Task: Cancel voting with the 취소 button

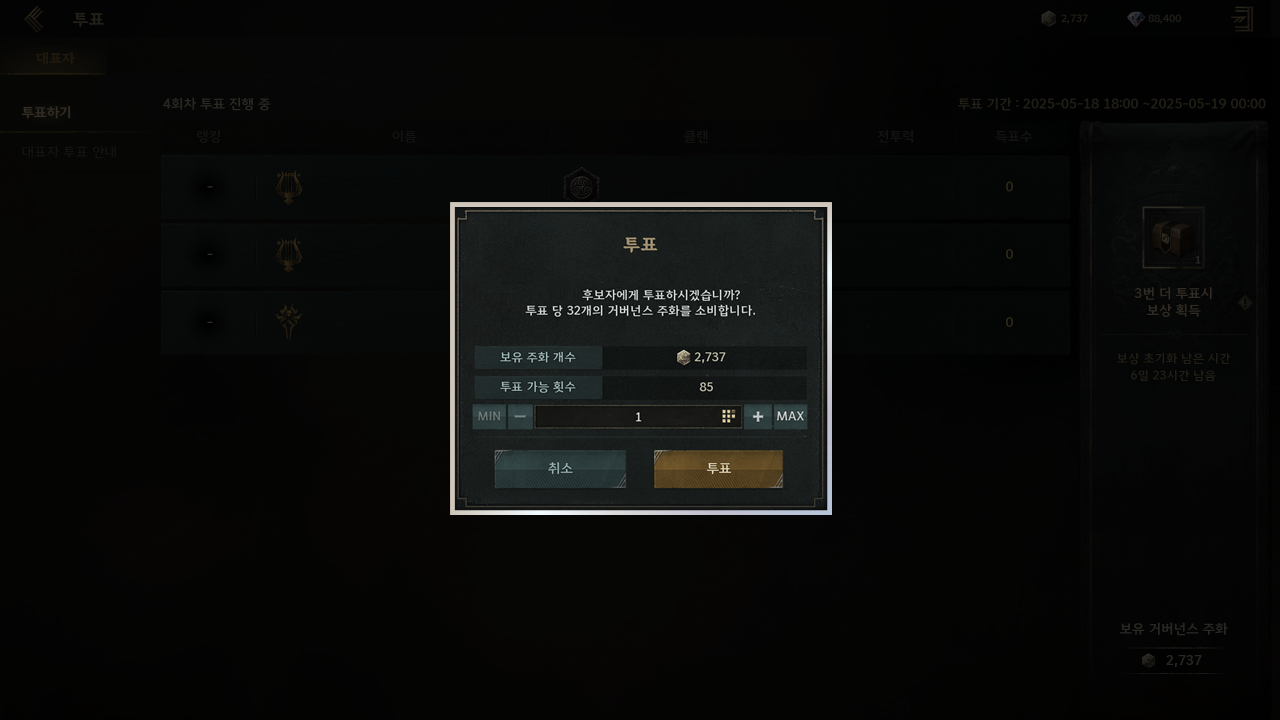Action: point(560,469)
